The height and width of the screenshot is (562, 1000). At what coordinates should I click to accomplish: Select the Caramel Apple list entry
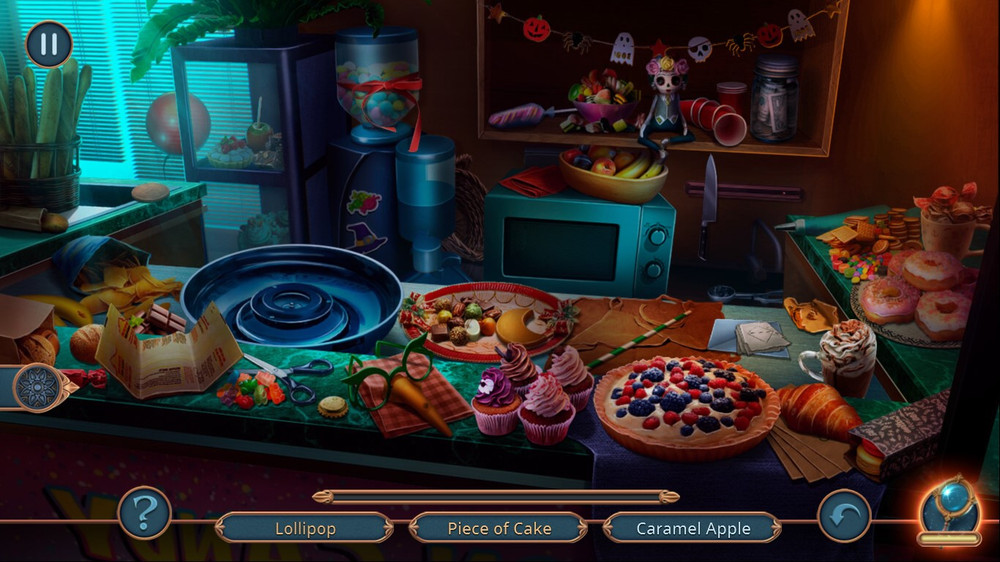pos(694,528)
